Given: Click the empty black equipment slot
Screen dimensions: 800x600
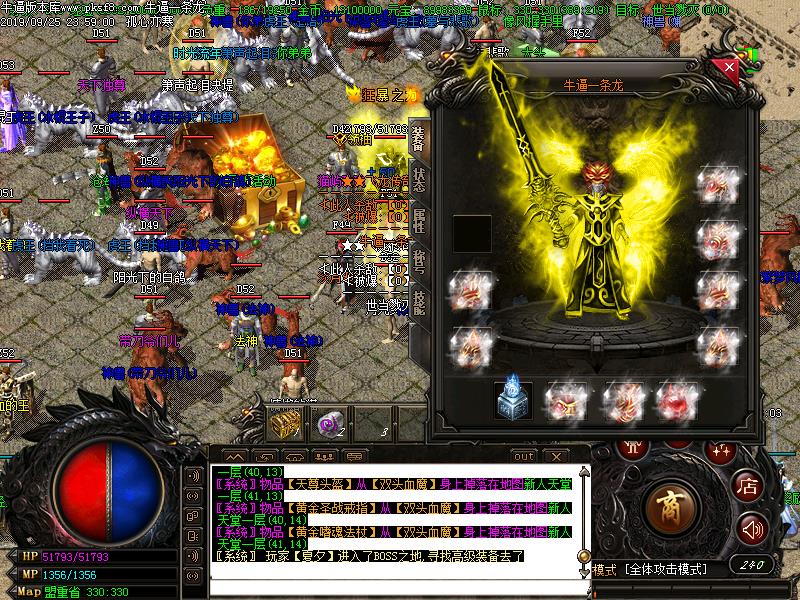Looking at the screenshot, I should click(472, 234).
